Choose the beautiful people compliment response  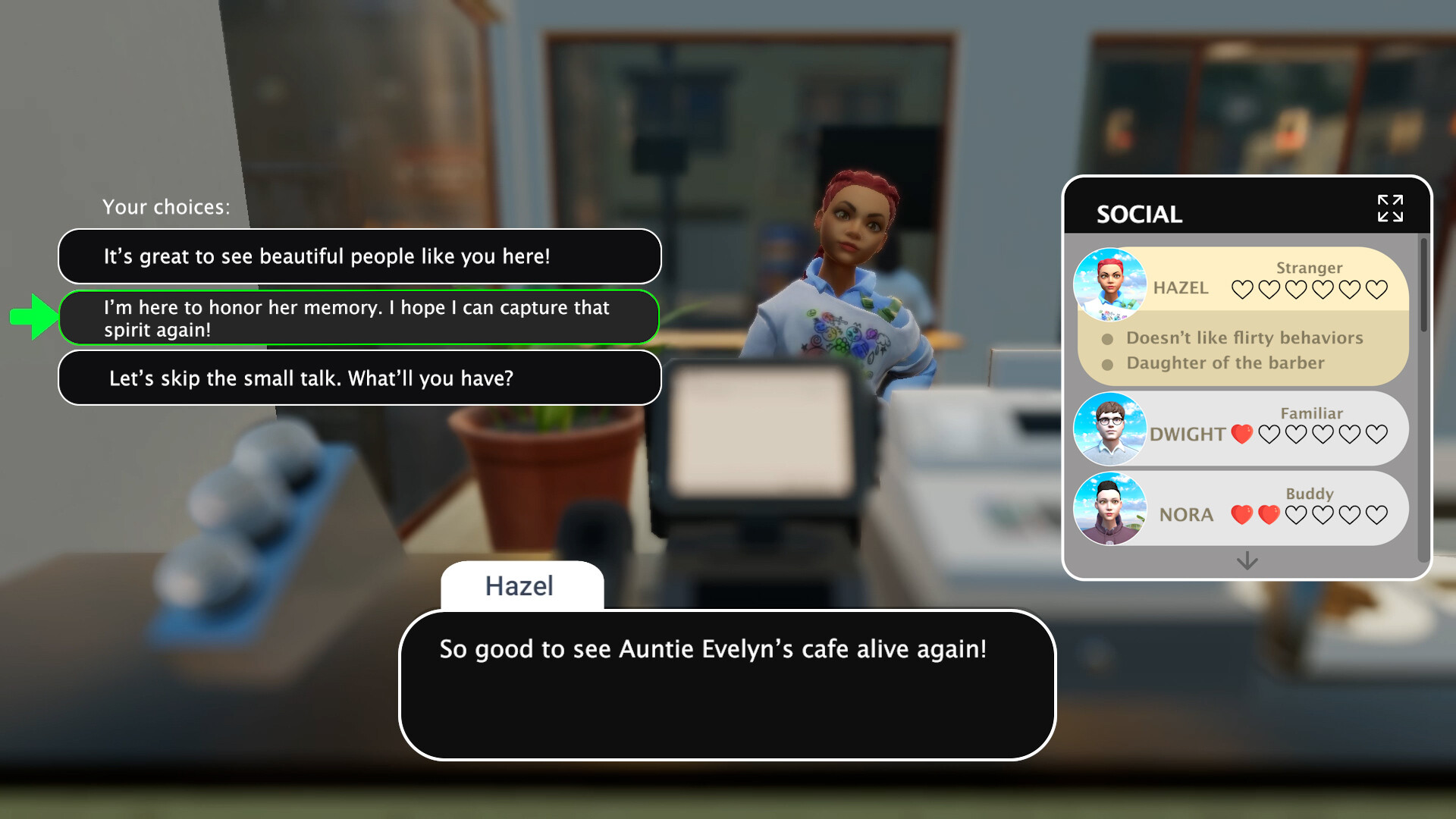pyautogui.click(x=359, y=256)
